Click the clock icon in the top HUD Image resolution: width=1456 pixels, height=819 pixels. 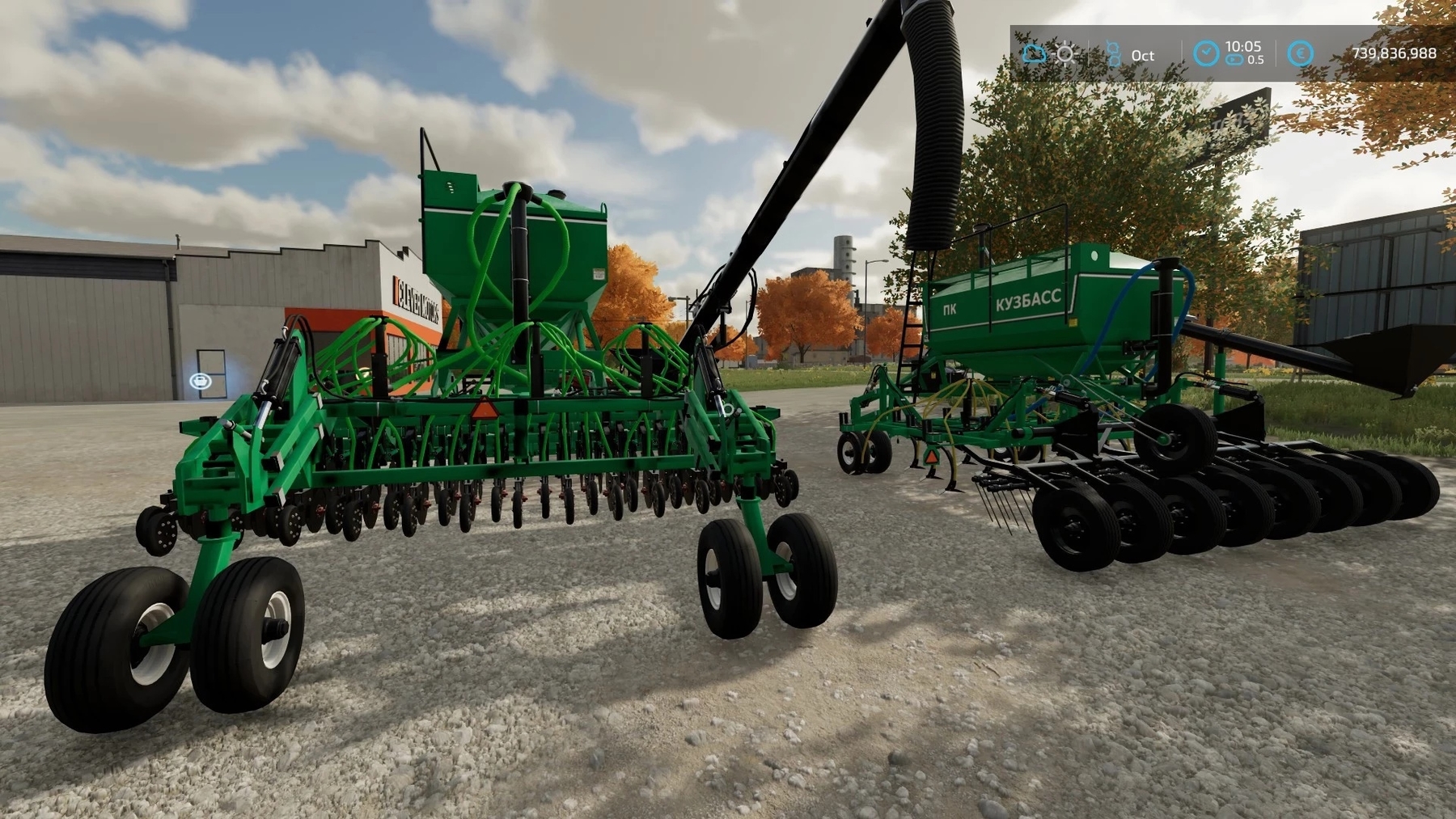click(x=1205, y=52)
